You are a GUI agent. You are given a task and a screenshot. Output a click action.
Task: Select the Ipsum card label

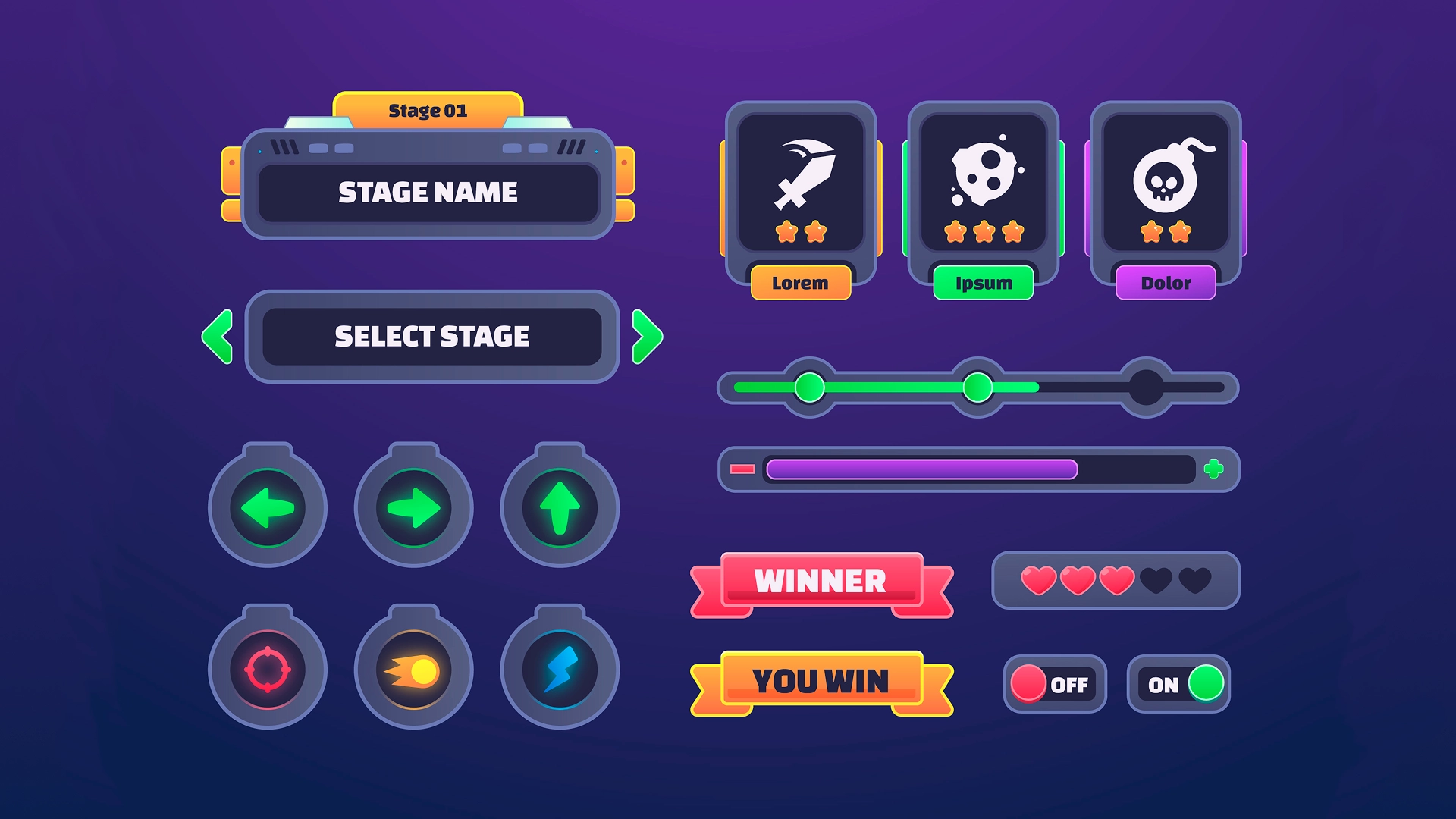(x=983, y=283)
